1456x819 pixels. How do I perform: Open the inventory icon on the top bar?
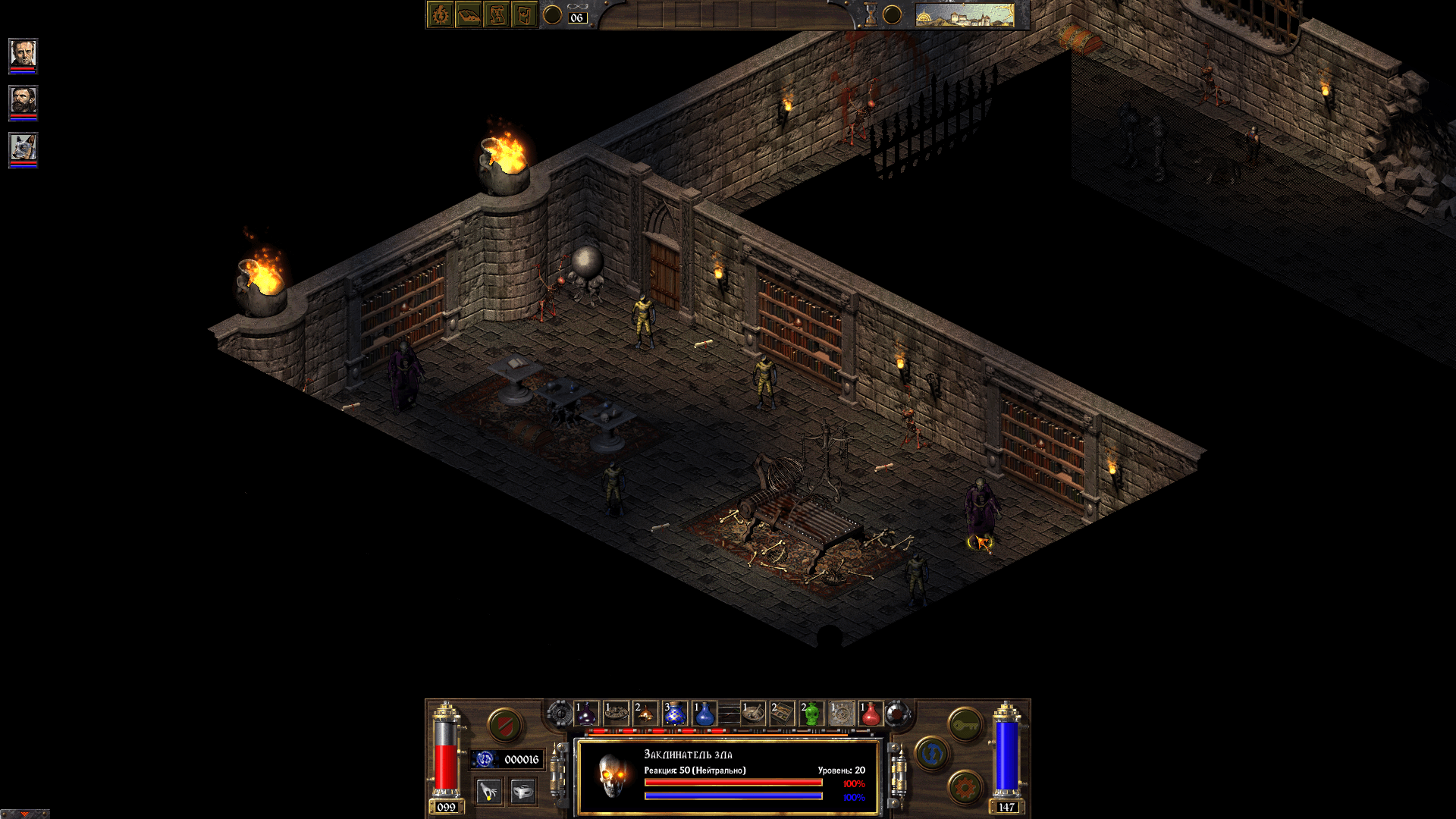(524, 14)
